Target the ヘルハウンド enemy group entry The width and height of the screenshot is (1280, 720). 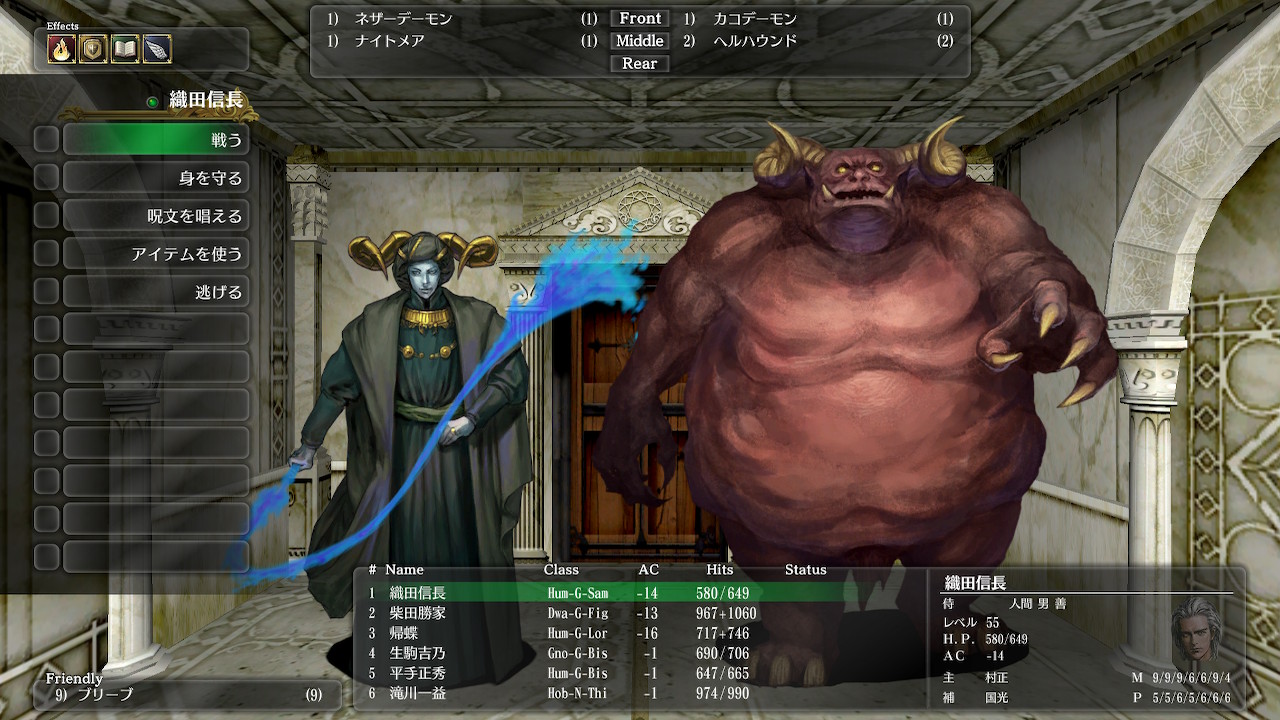tap(755, 41)
